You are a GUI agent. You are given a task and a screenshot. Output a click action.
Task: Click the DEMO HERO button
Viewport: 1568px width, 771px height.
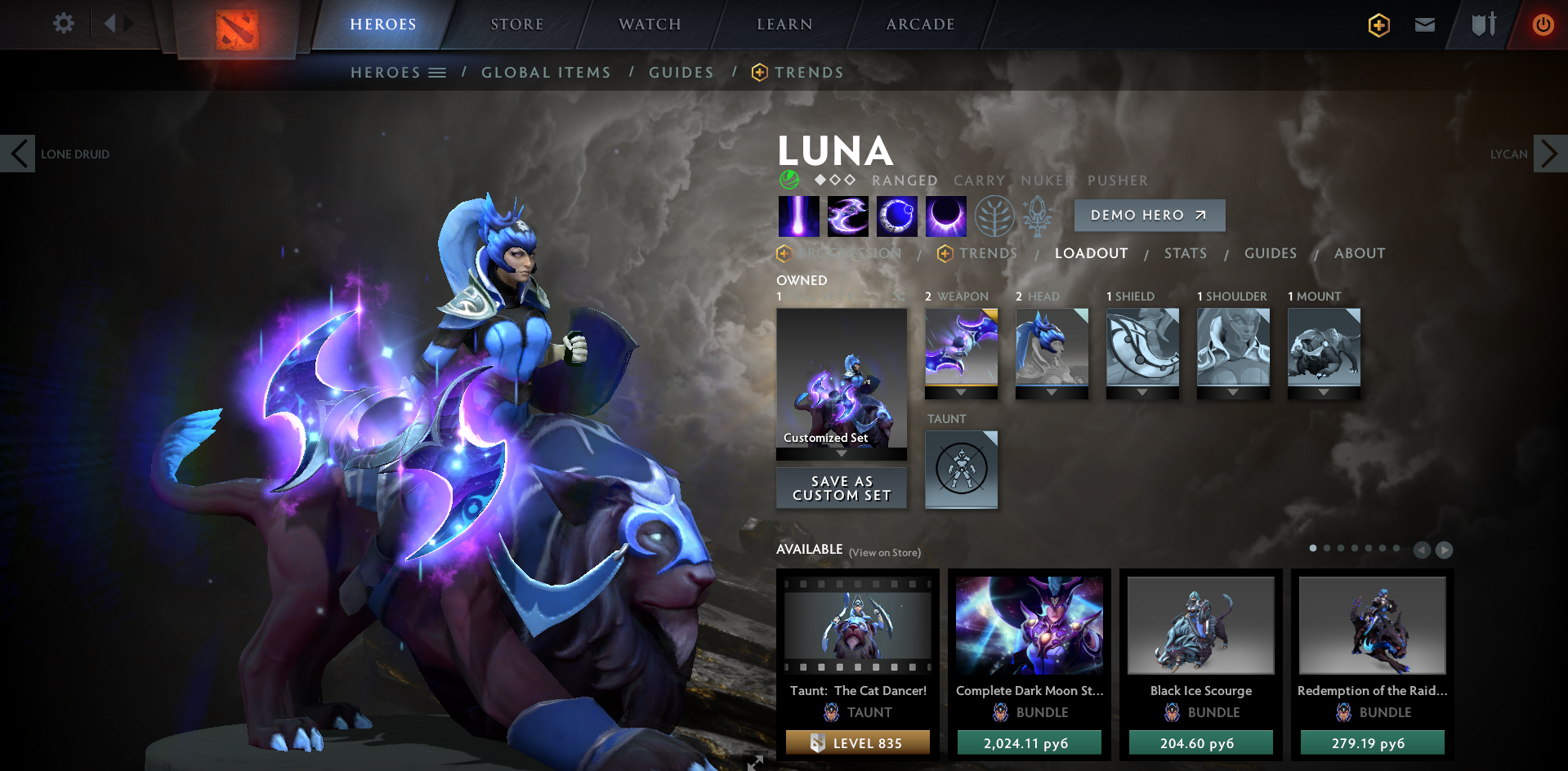[1149, 215]
